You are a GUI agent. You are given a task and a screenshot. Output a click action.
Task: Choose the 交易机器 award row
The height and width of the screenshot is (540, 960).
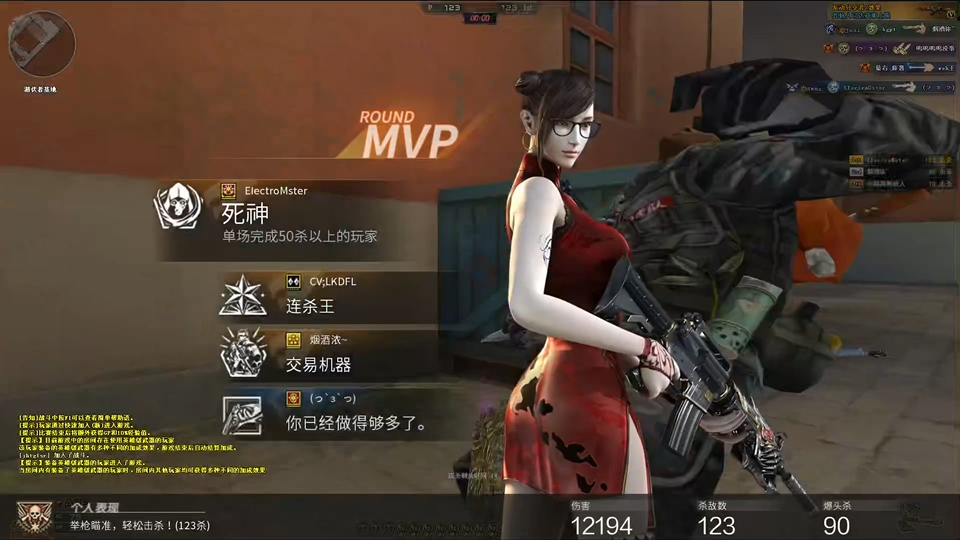click(x=330, y=355)
